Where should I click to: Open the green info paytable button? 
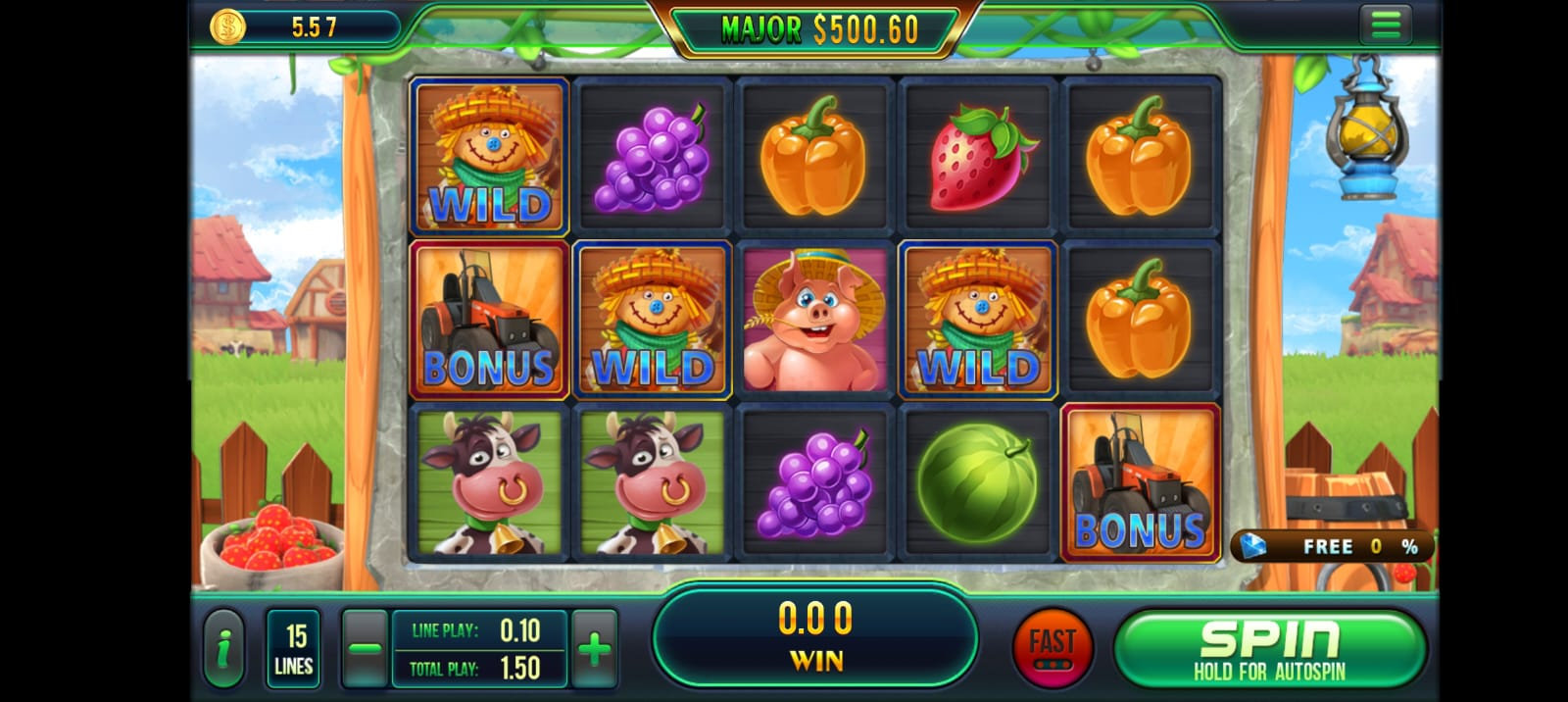coord(225,648)
